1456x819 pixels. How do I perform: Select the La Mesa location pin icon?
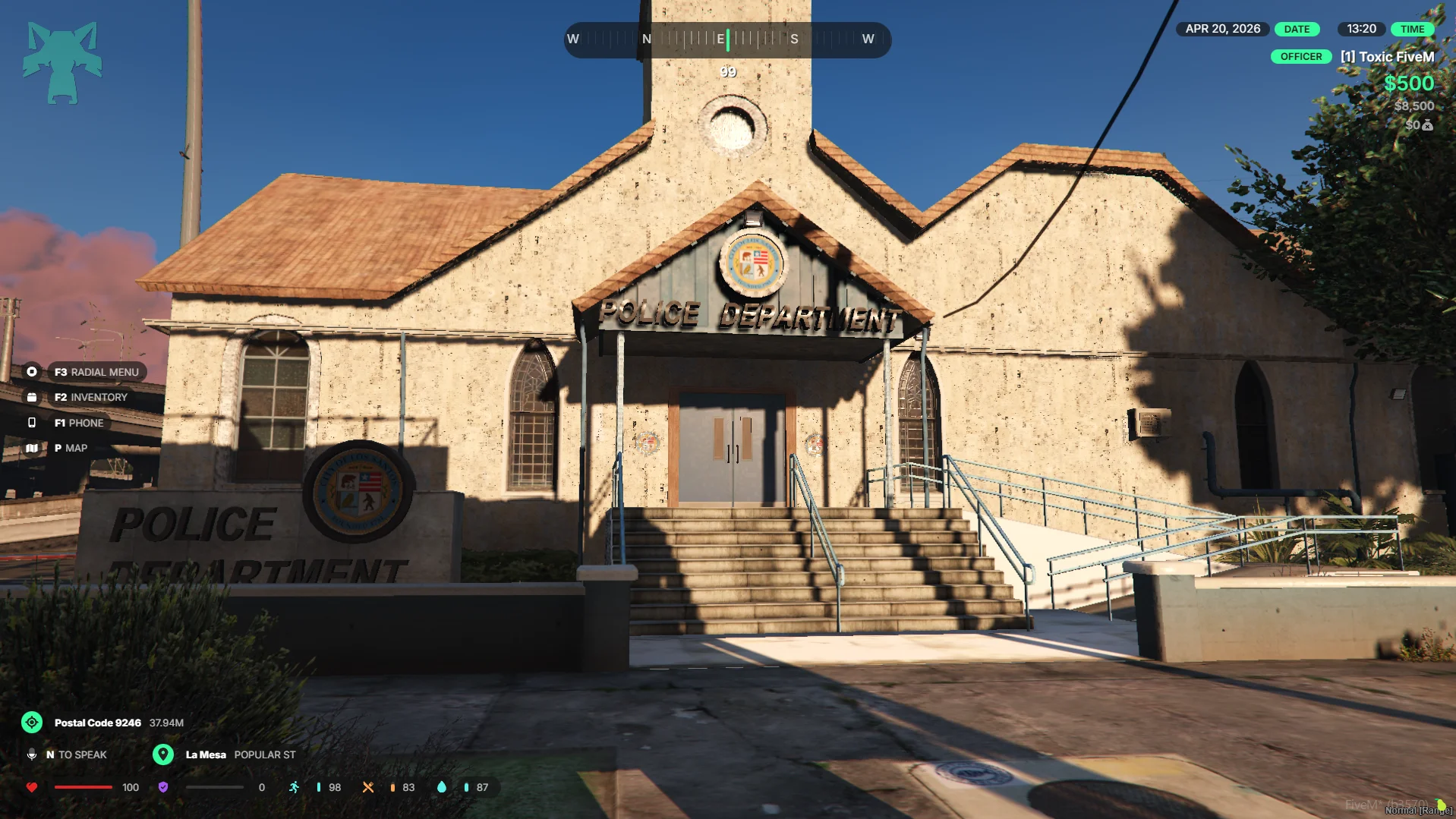pyautogui.click(x=163, y=754)
